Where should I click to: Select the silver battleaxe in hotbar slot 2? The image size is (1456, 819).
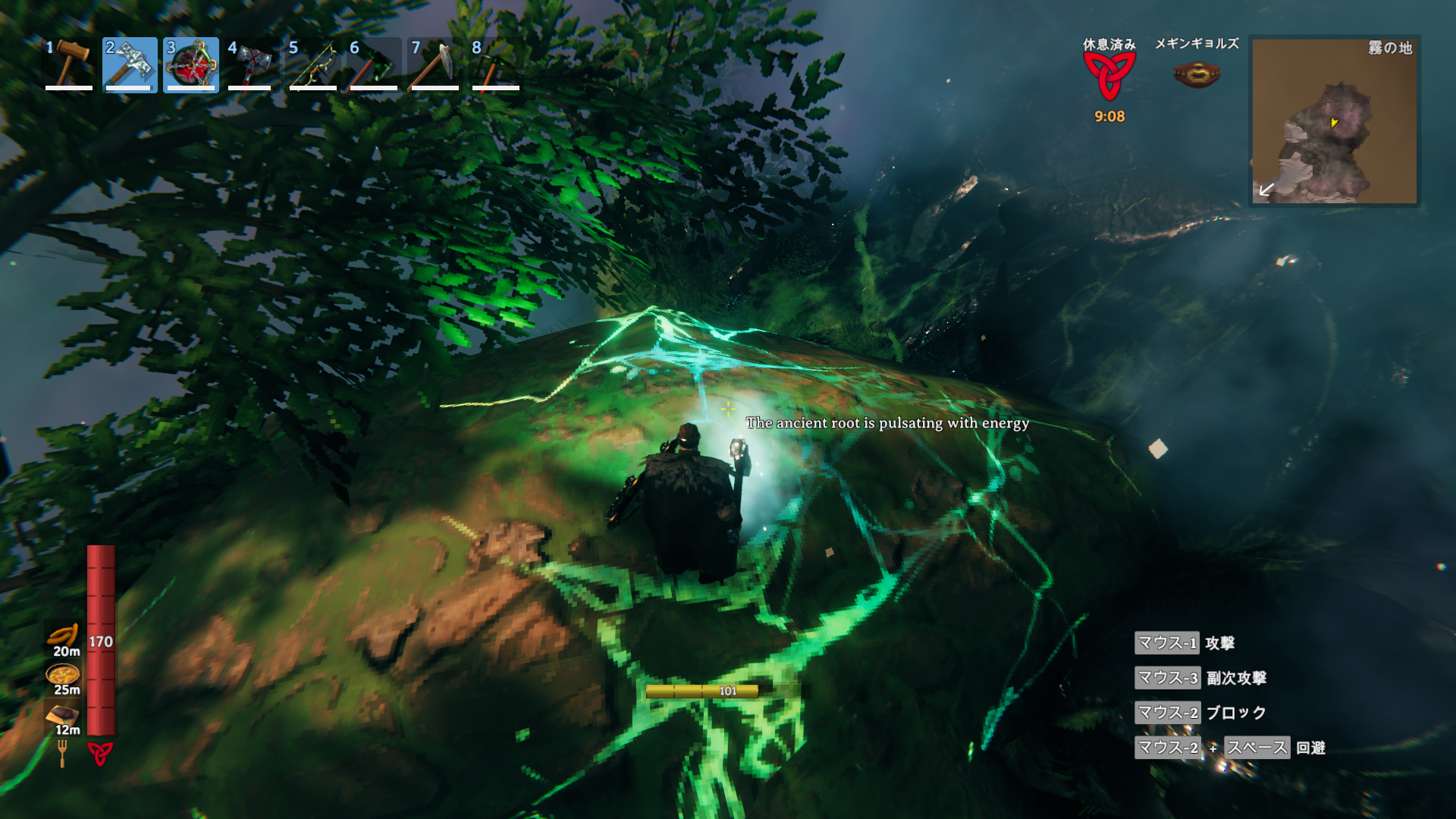130,64
